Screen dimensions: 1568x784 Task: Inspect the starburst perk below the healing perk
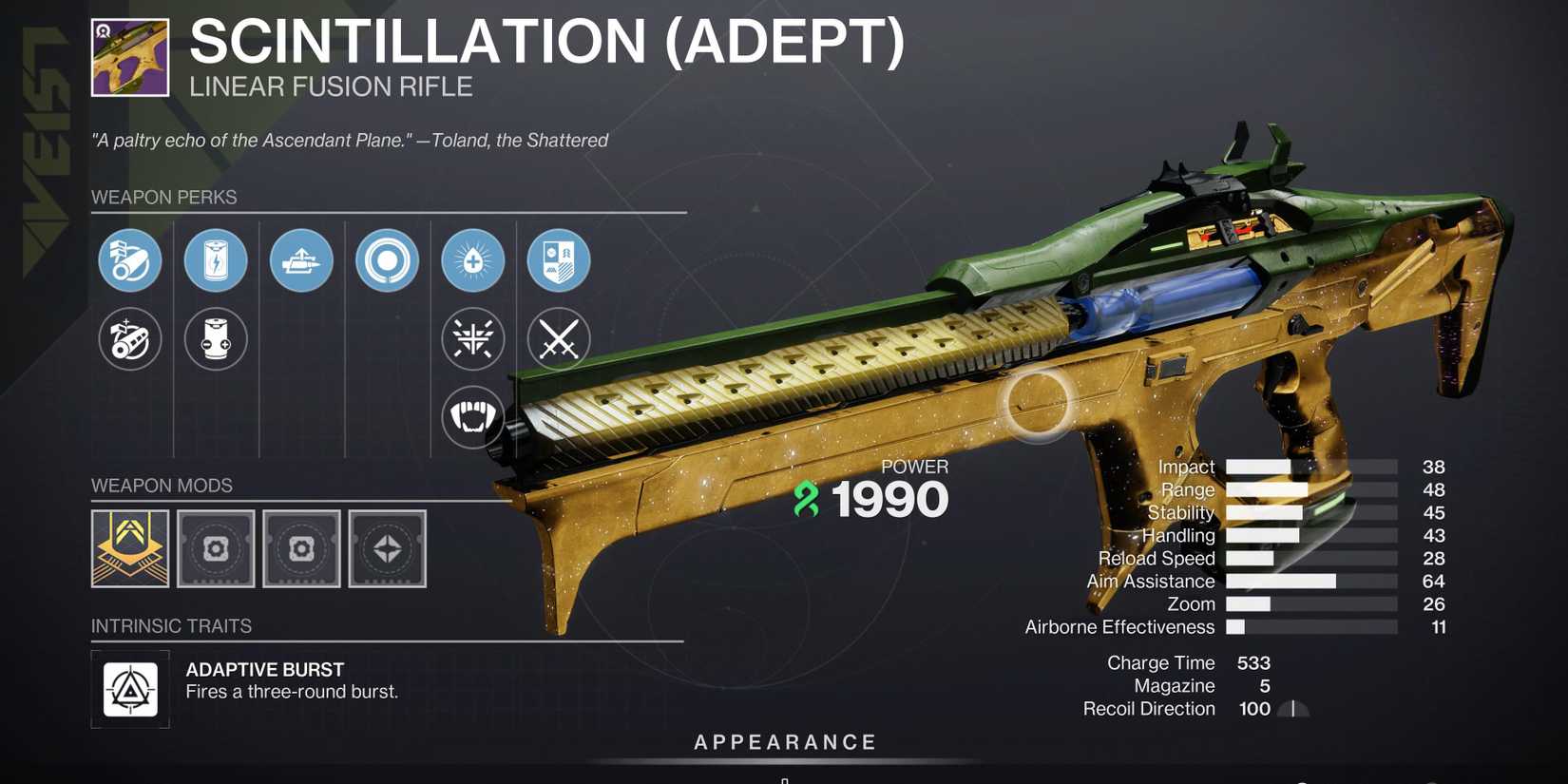[x=472, y=339]
